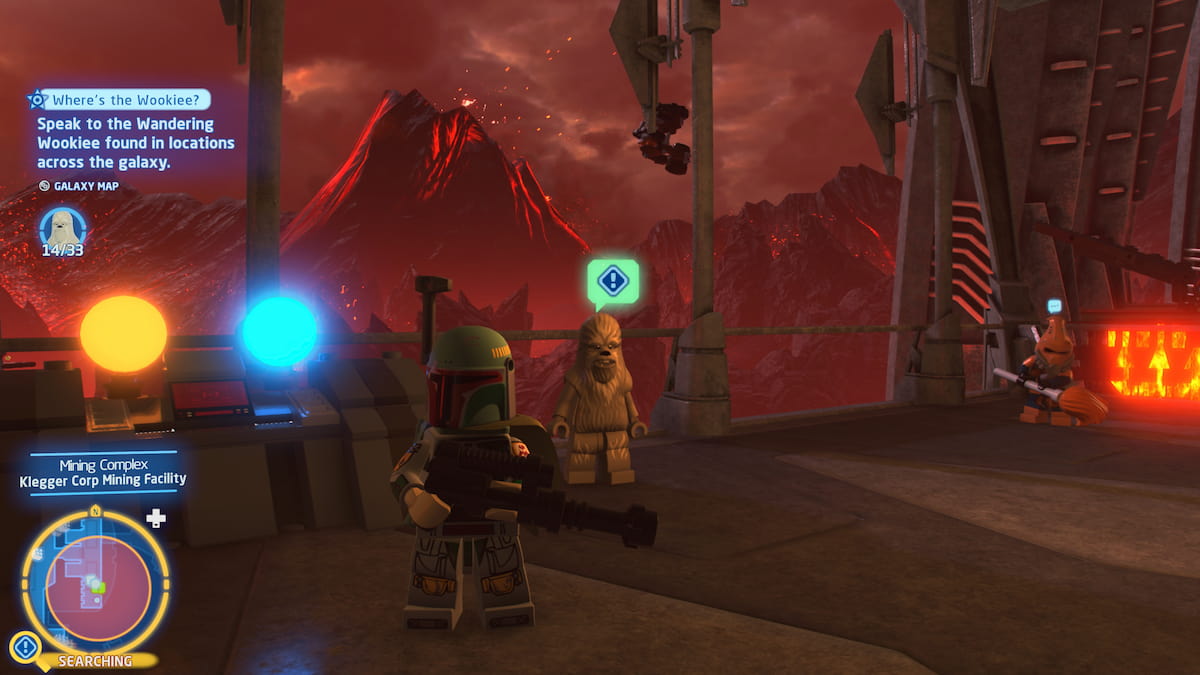Screen dimensions: 1200x675
Task: Select the quest marker above the Wookiee
Action: (x=612, y=281)
